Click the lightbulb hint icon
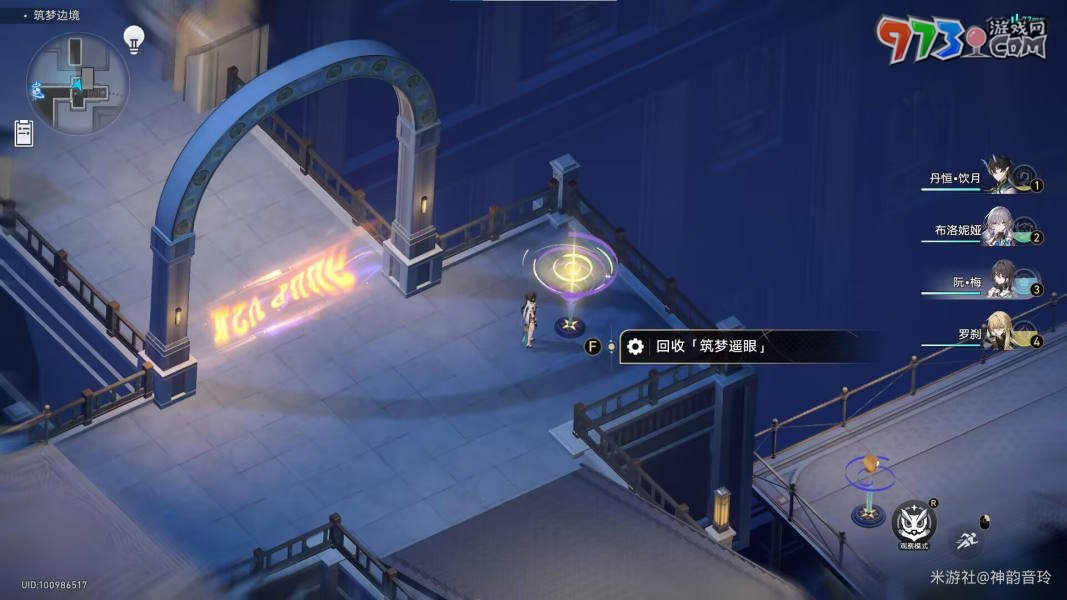1067x600 pixels. [133, 38]
